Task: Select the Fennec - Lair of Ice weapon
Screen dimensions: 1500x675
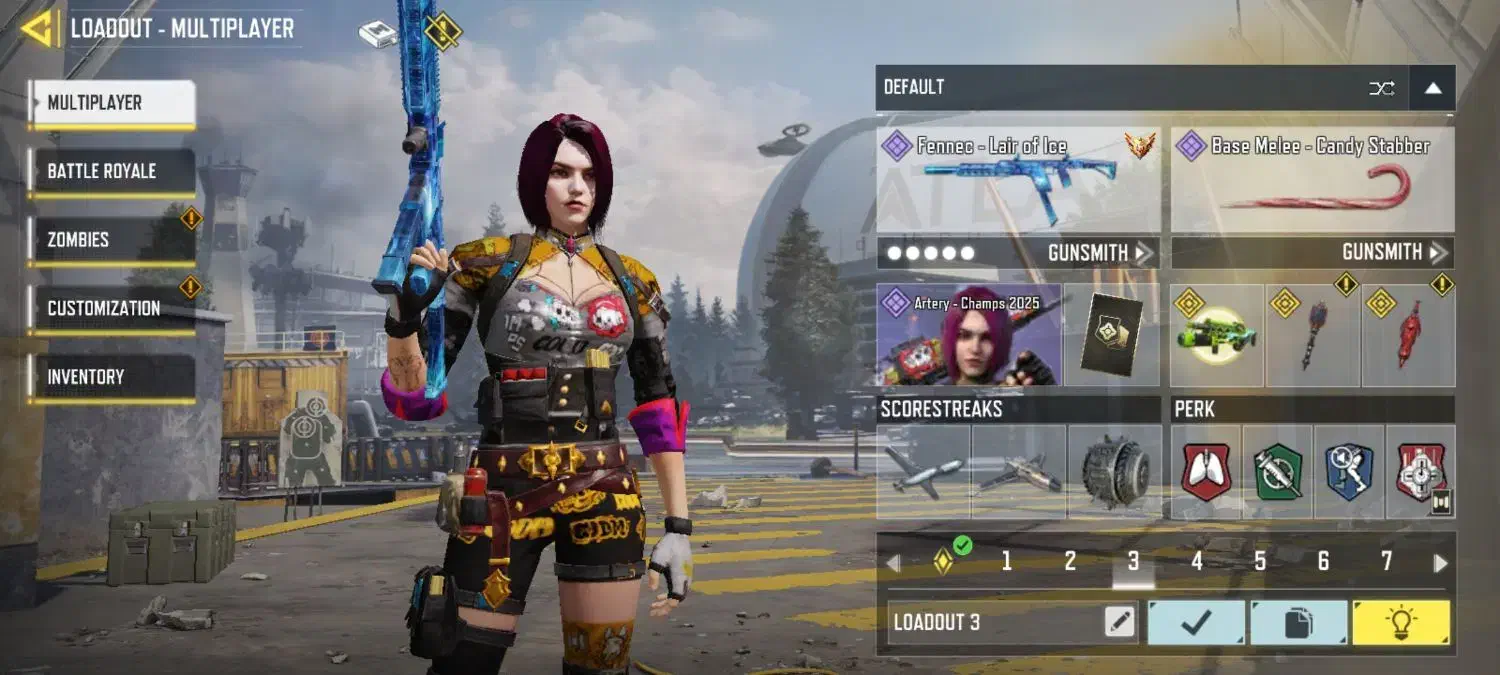Action: [1018, 180]
